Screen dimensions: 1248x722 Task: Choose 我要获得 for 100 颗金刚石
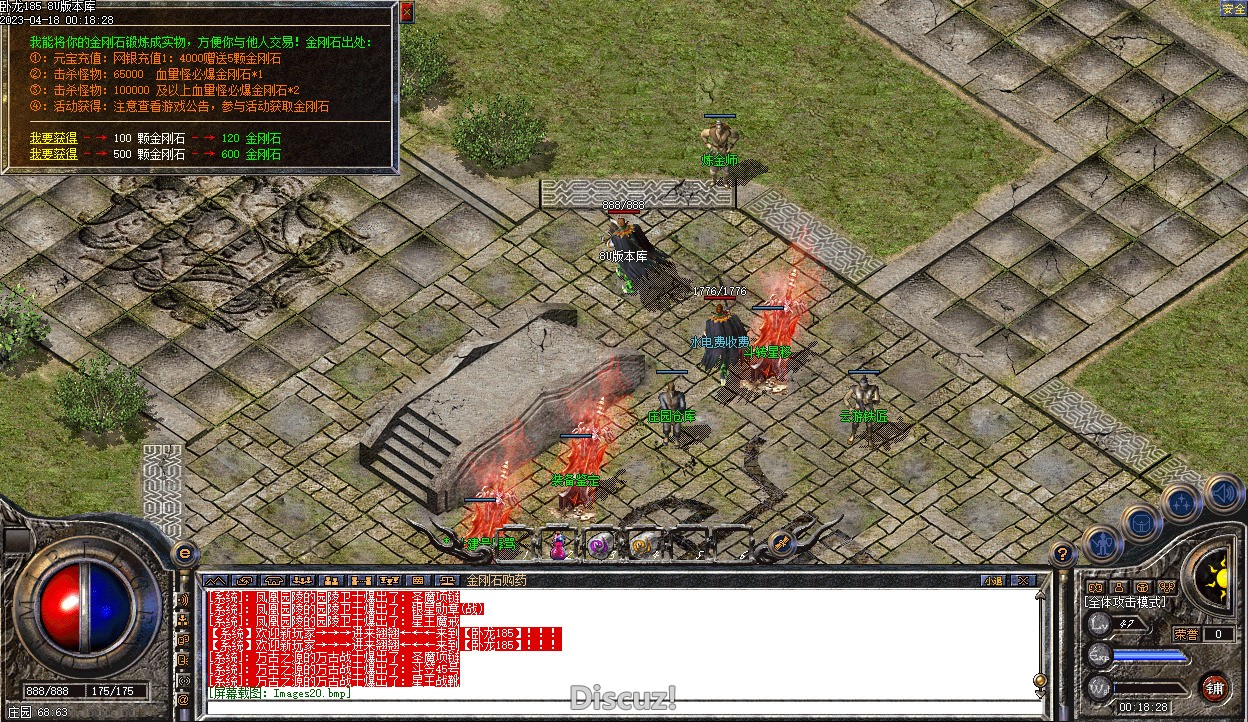click(53, 139)
